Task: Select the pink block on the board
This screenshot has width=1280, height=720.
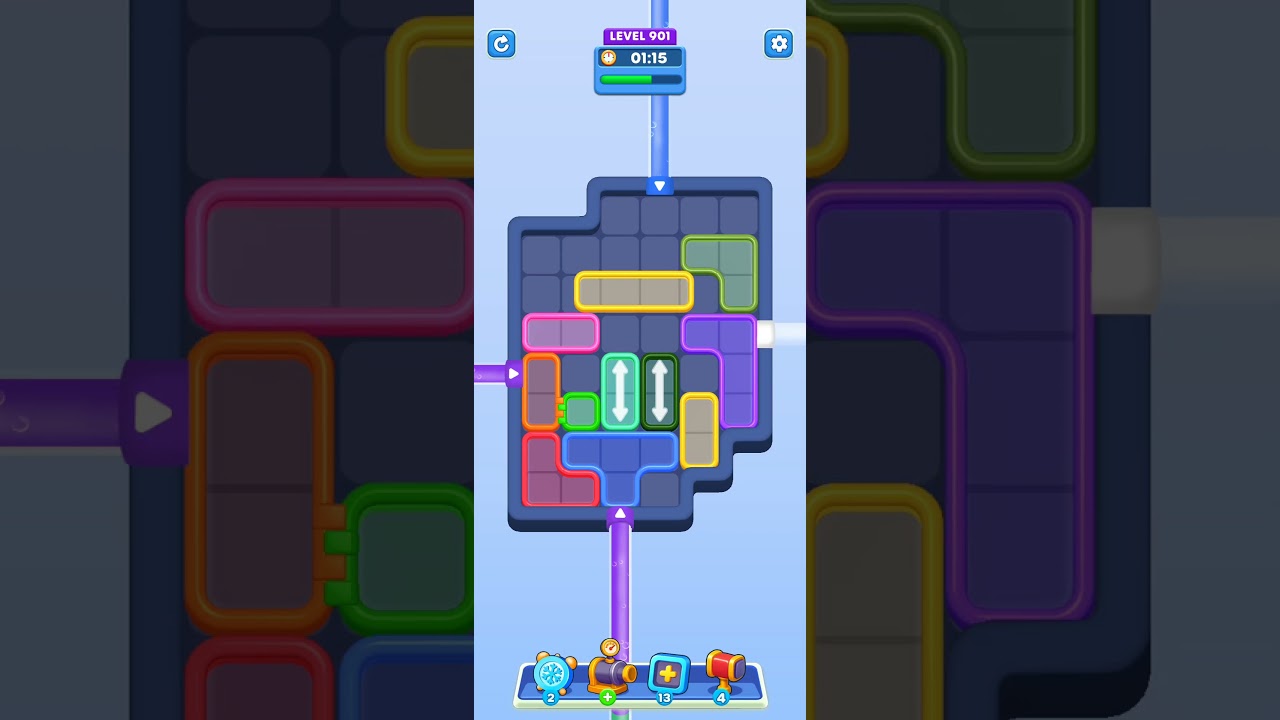Action: point(561,333)
